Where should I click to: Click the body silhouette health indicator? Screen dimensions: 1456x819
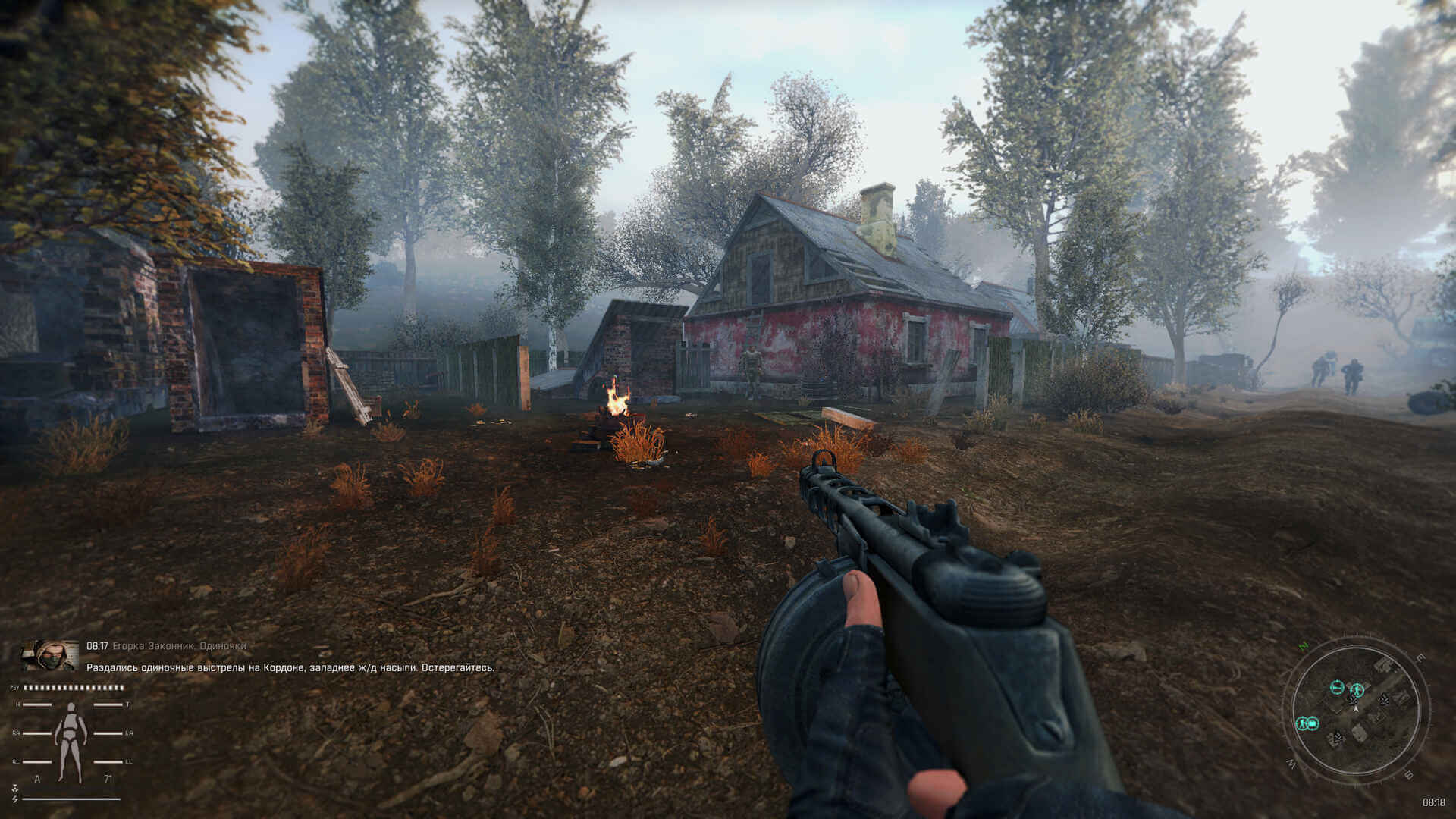click(71, 733)
